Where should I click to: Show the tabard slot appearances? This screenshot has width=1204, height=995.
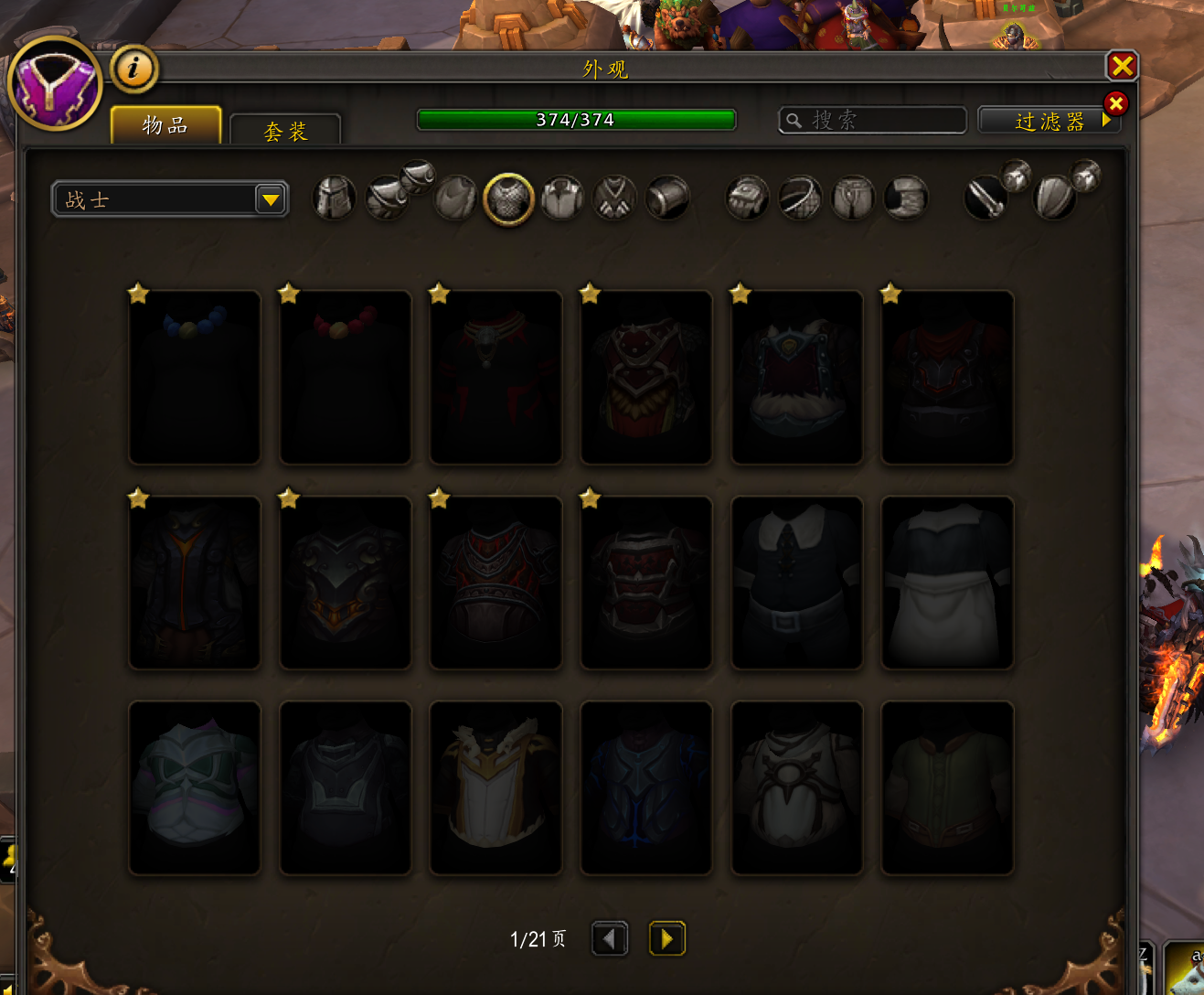point(615,198)
